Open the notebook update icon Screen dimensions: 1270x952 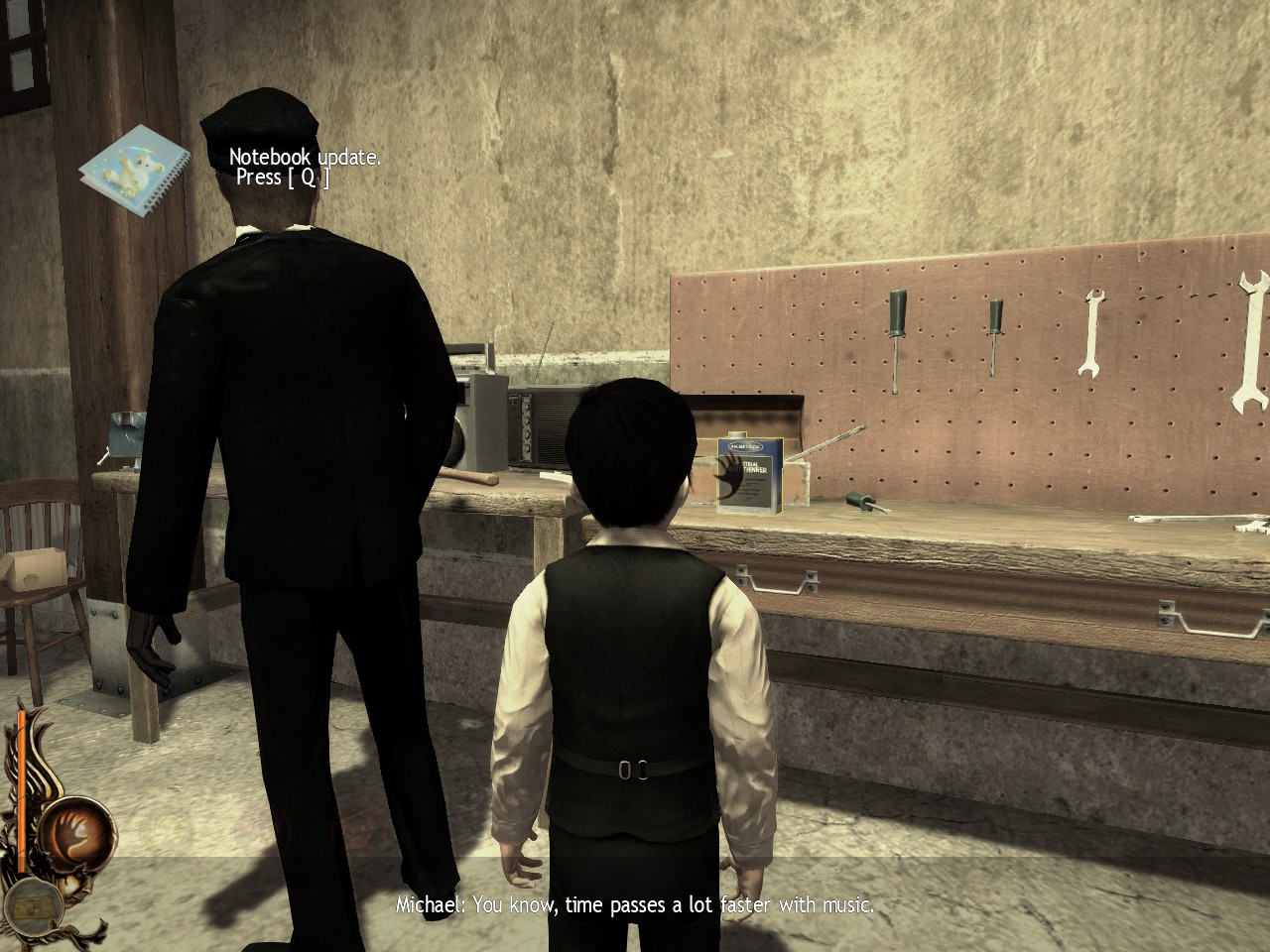(x=136, y=170)
